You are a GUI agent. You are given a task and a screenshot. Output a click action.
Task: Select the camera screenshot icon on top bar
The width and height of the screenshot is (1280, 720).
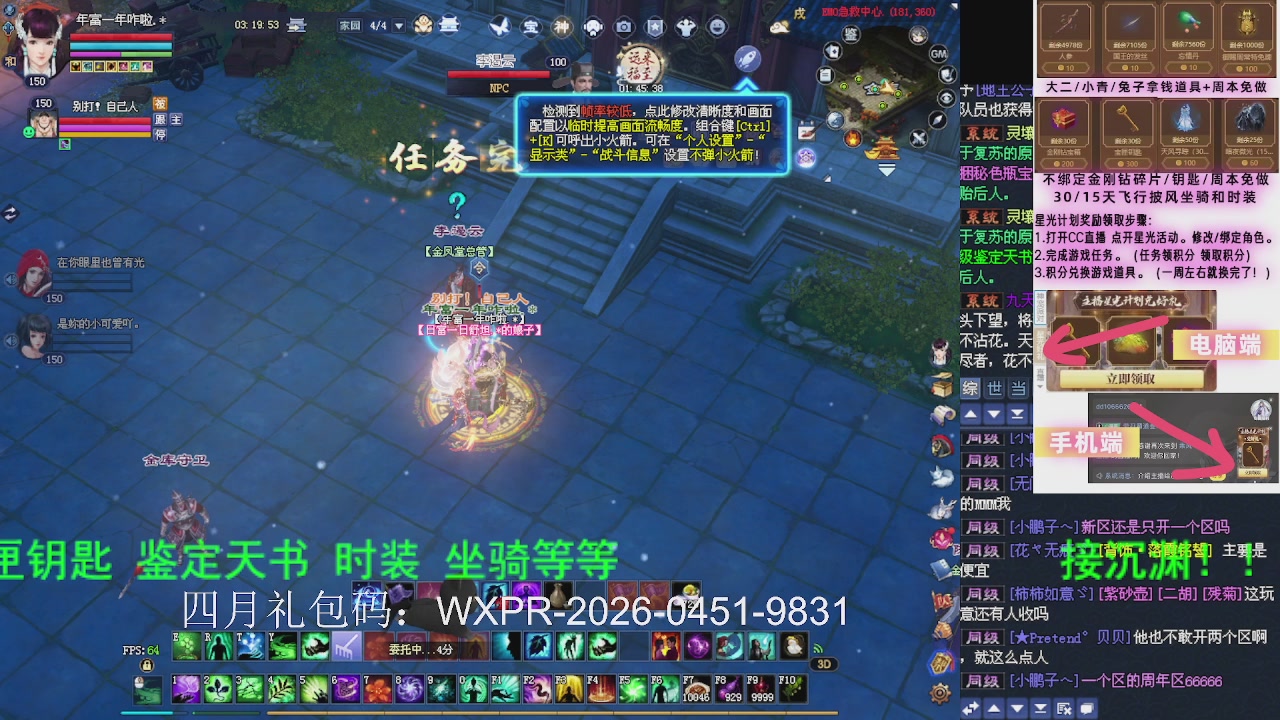(623, 26)
